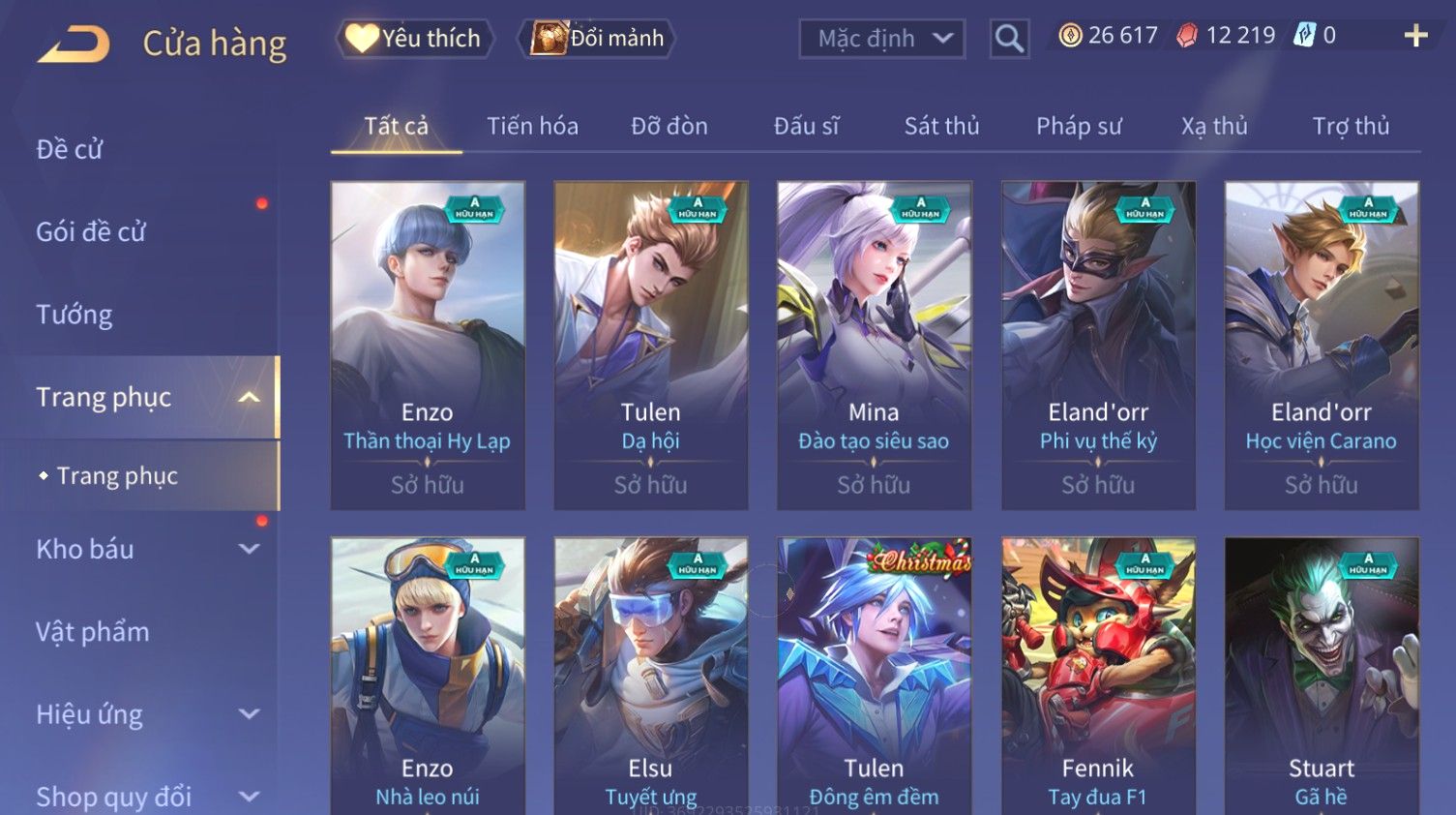Screen dimensions: 1456x815
Task: Open the Yêu thích favorites list
Action: (x=415, y=39)
